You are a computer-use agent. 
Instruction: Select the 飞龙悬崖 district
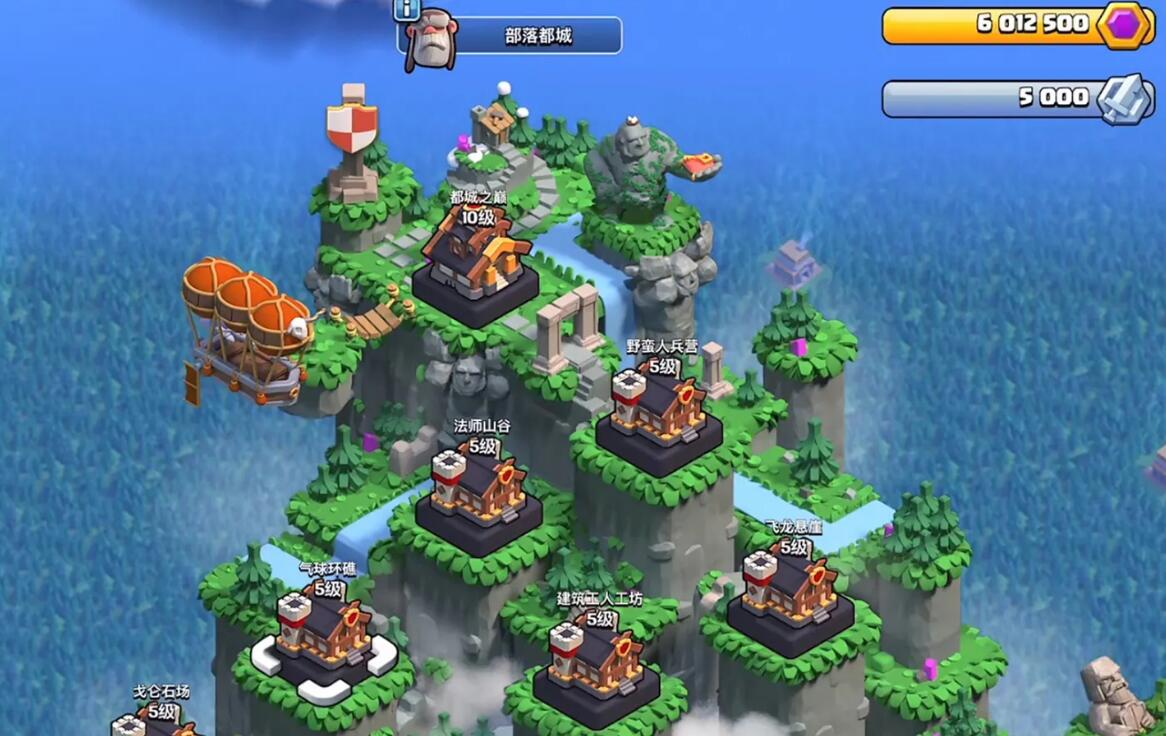[790, 595]
